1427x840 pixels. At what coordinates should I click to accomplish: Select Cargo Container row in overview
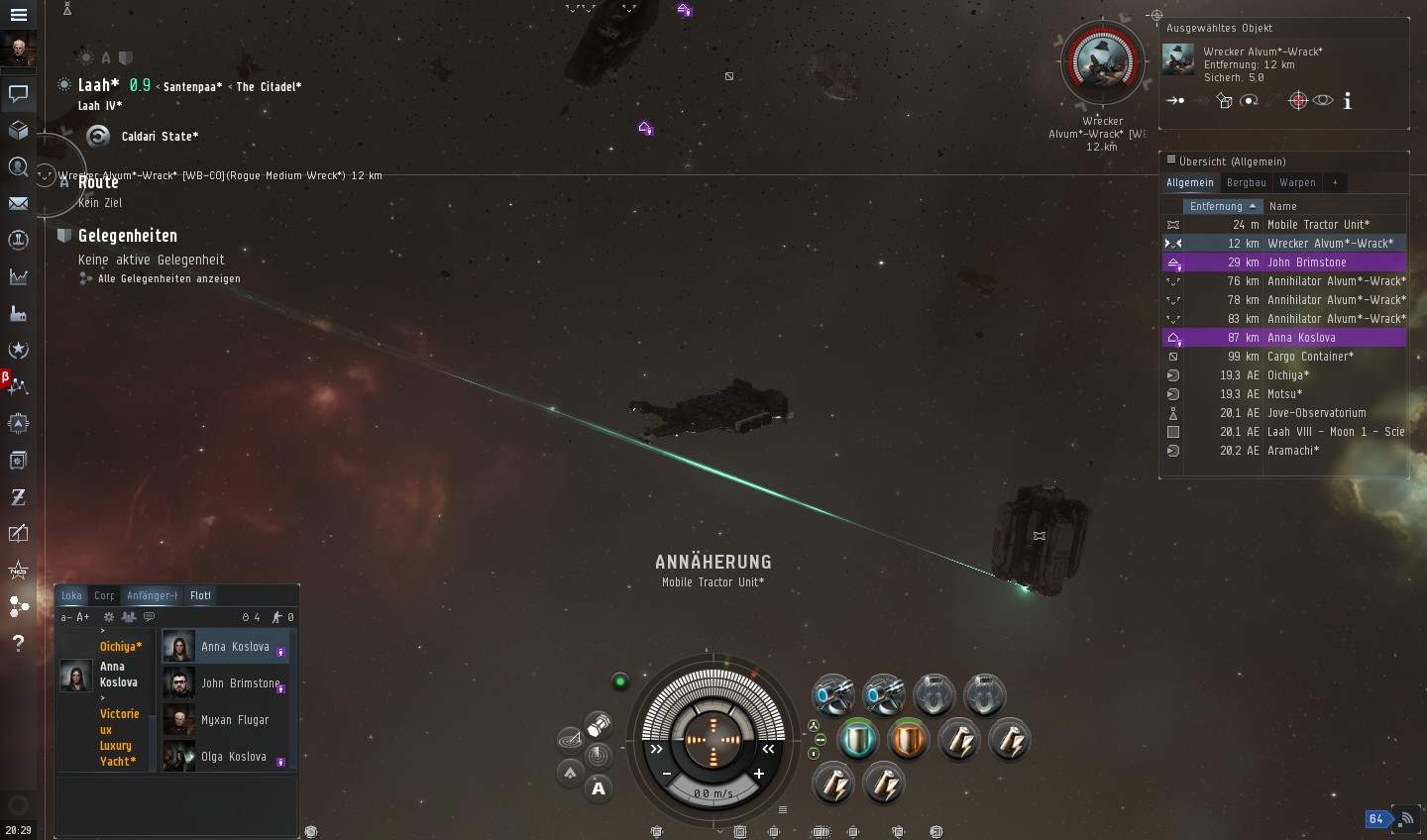(x=1310, y=357)
